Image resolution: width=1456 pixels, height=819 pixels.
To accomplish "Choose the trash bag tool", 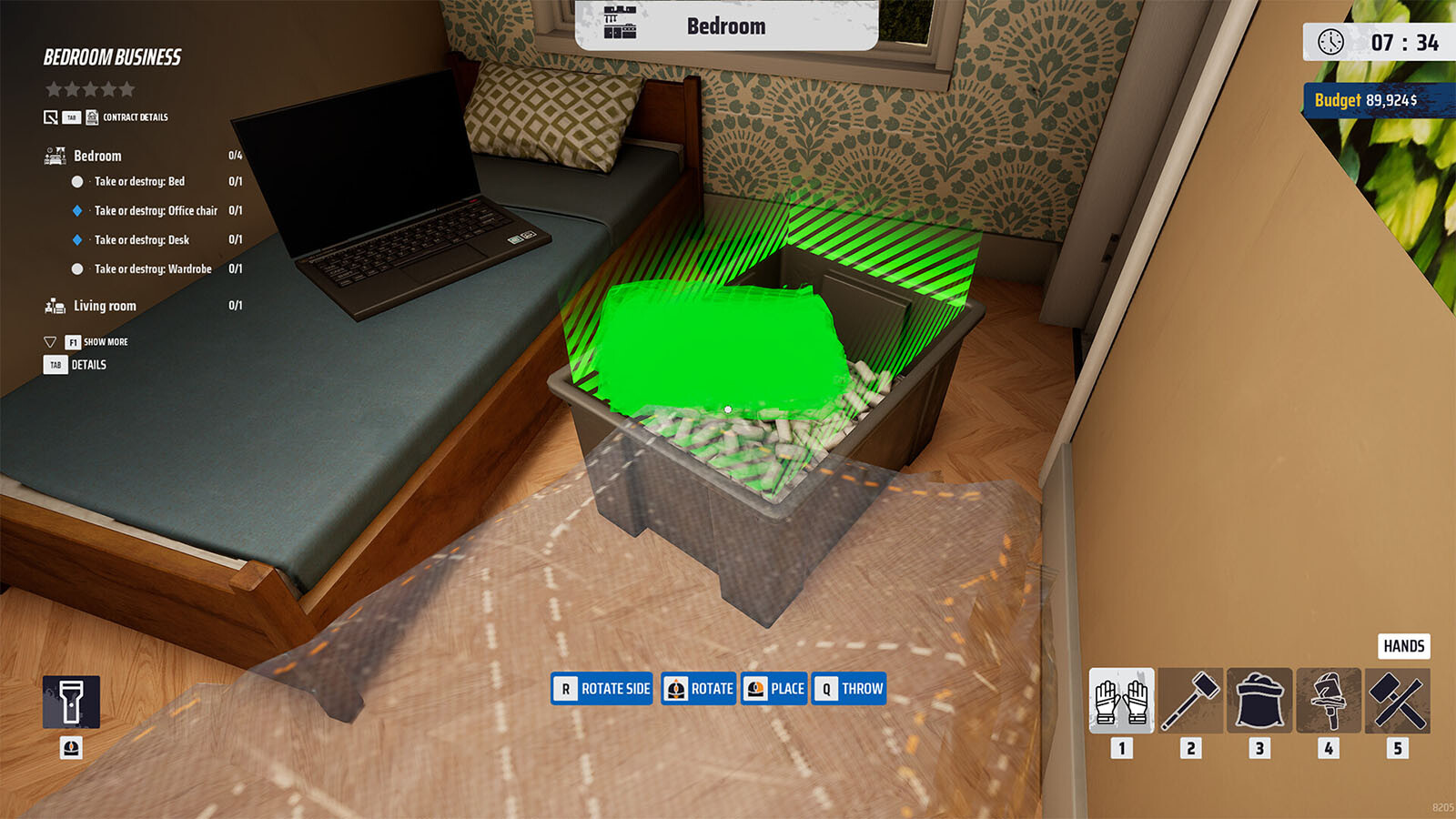I will [x=1259, y=701].
